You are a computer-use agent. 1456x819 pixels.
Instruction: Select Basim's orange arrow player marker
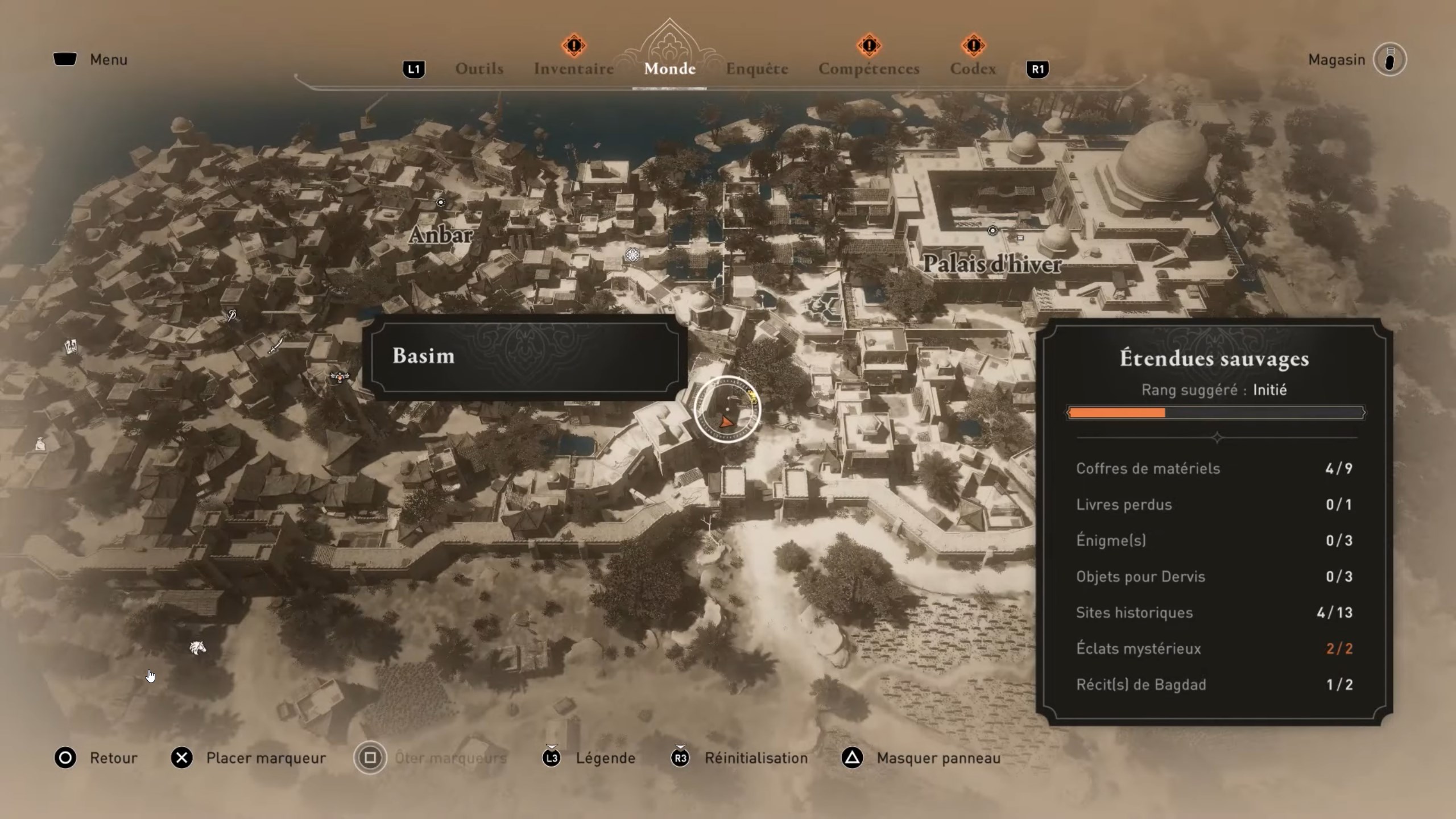pos(726,421)
